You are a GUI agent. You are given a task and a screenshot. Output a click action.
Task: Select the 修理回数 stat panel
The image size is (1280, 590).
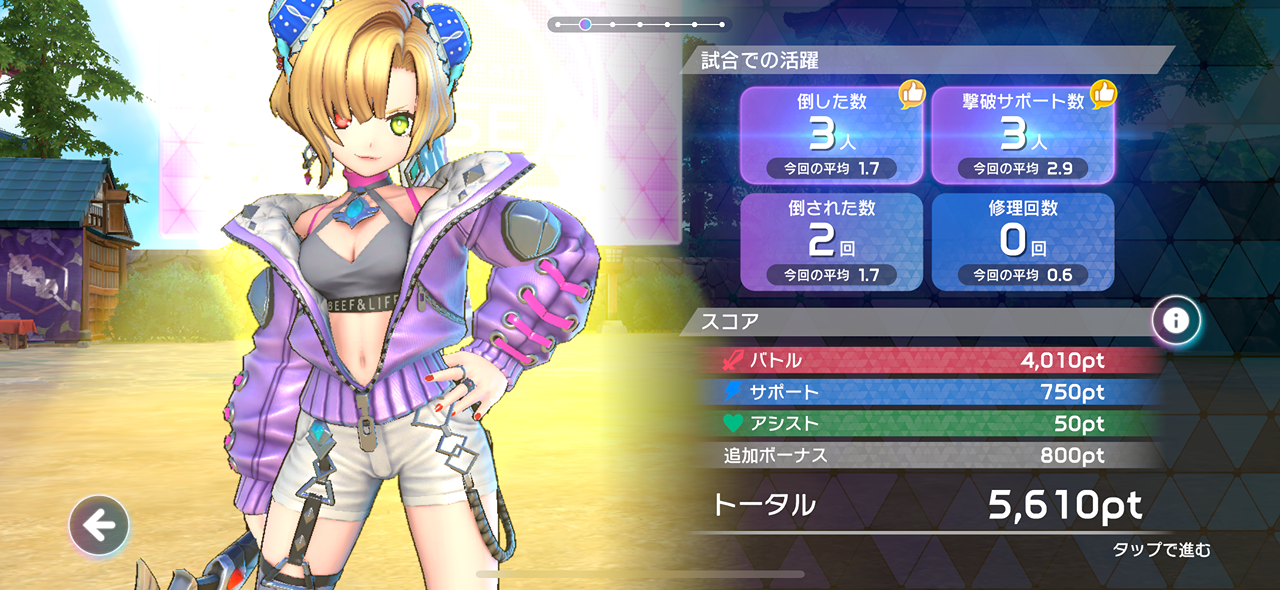coord(1023,241)
